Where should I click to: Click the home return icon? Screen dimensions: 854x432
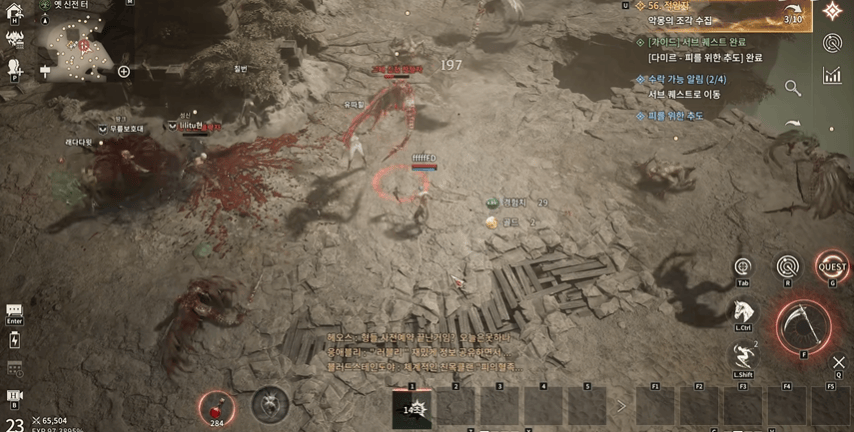coord(15,13)
